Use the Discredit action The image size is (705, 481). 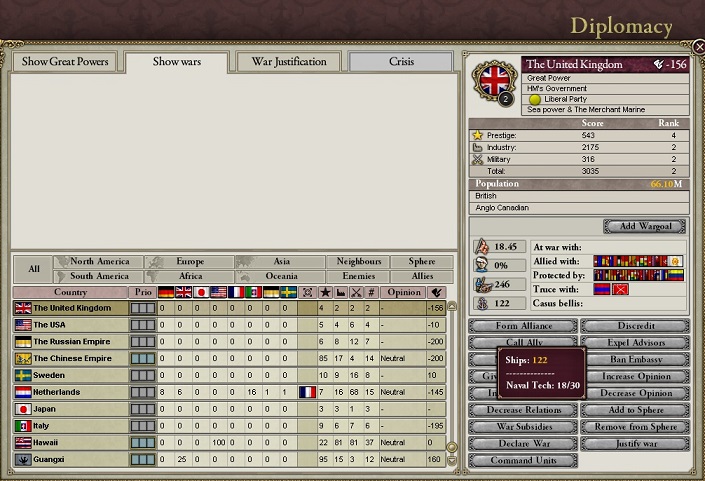(635, 327)
